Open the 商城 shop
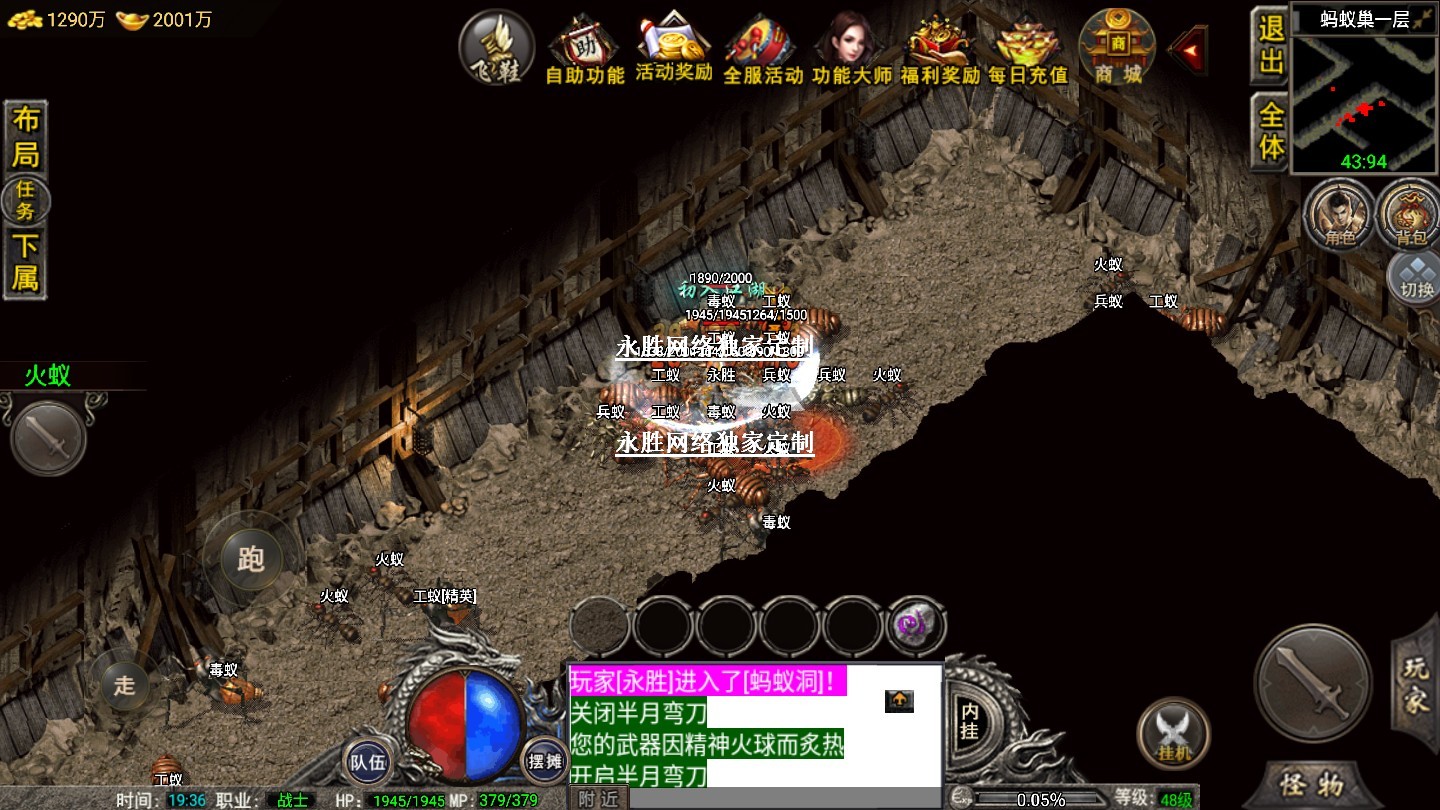Viewport: 1440px width, 810px height. pos(1117,48)
